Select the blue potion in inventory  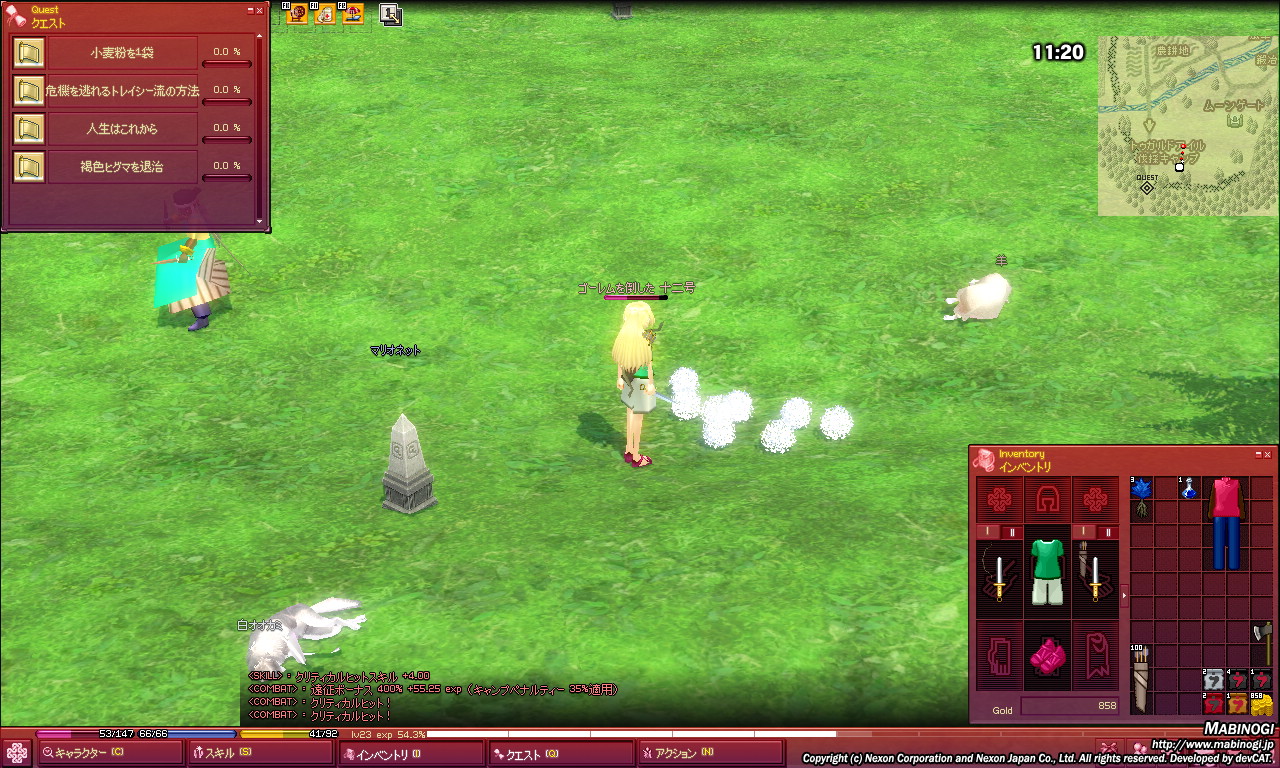tap(1188, 489)
